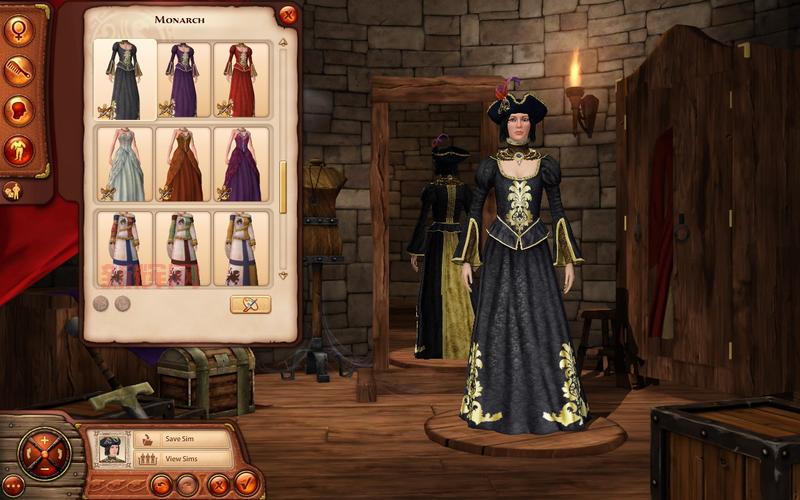This screenshot has height=500, width=800.
Task: Open the outfit customization tool button
Action: (x=250, y=304)
